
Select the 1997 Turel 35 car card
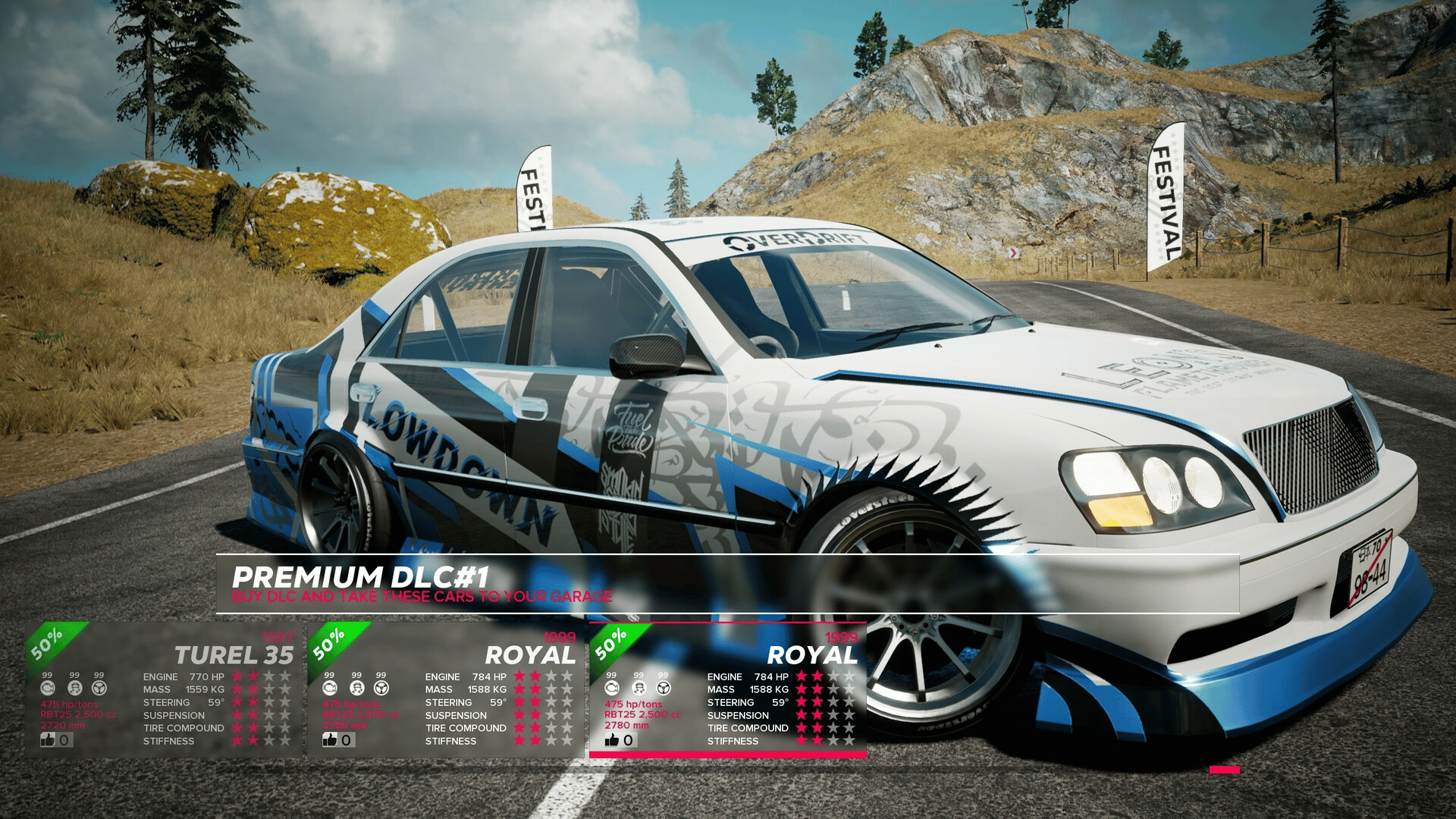click(x=163, y=689)
